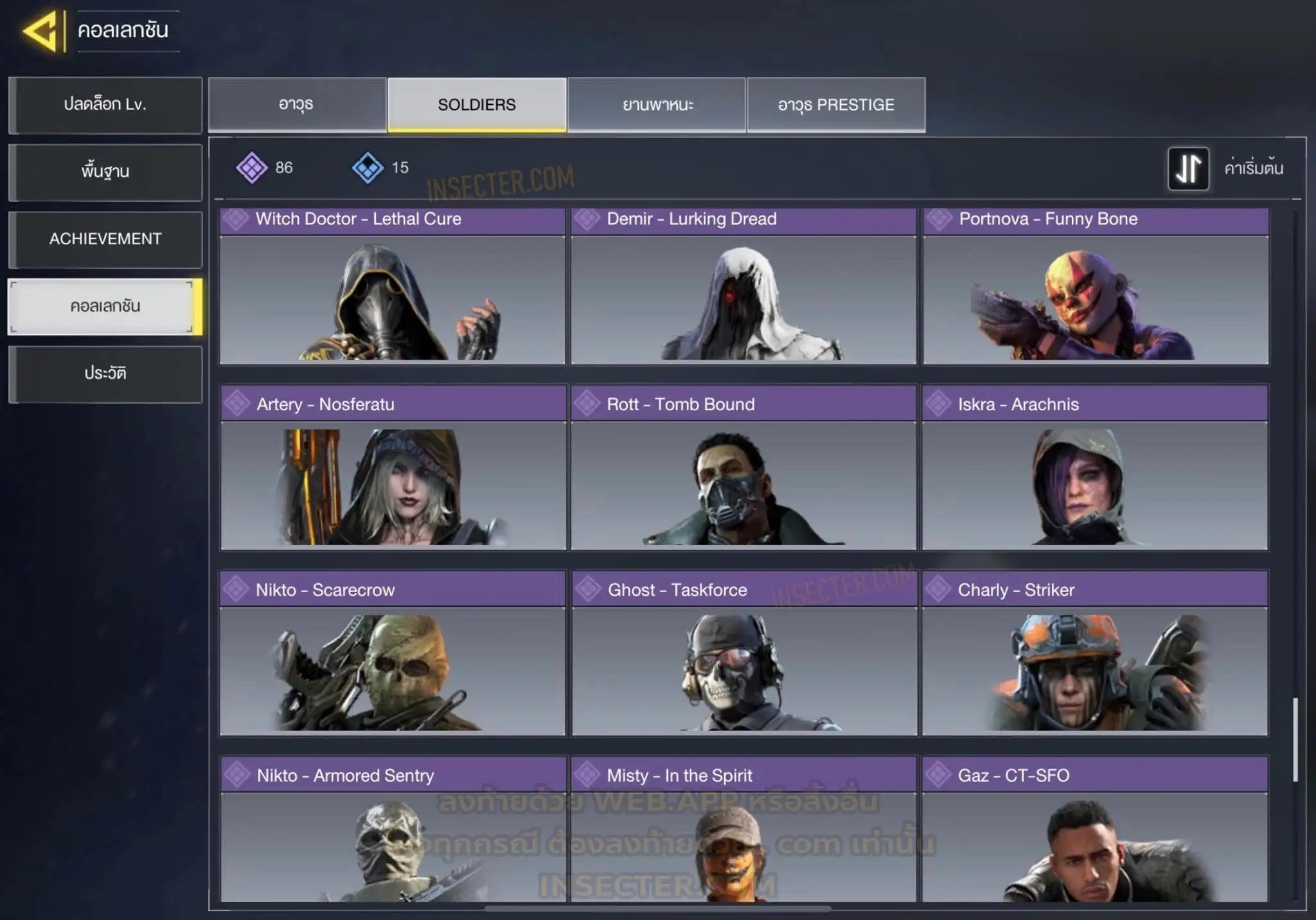Select the พื้นฐาน menu entry
This screenshot has width=1316, height=920.
click(105, 172)
